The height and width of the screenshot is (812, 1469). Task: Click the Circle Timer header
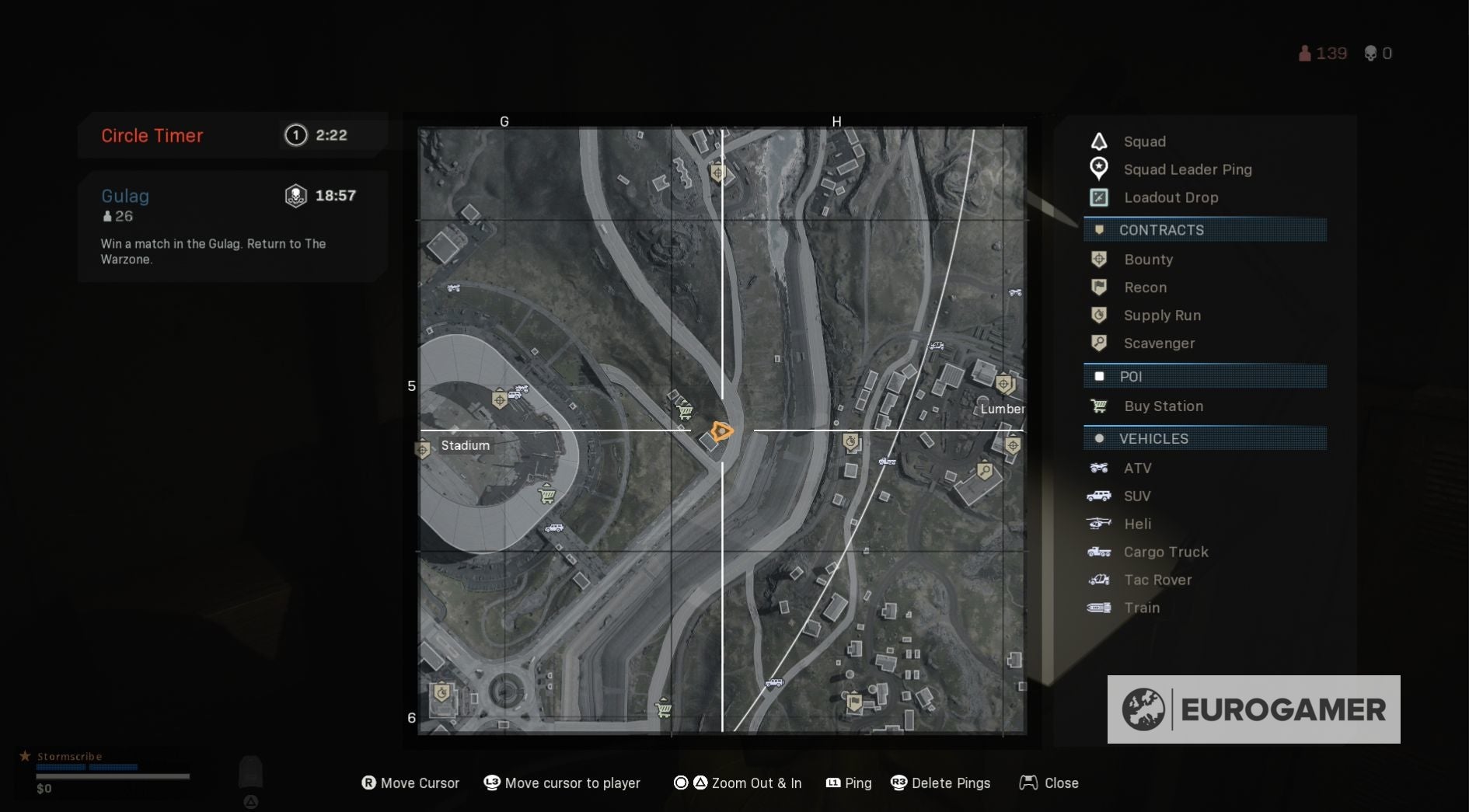pyautogui.click(x=152, y=135)
